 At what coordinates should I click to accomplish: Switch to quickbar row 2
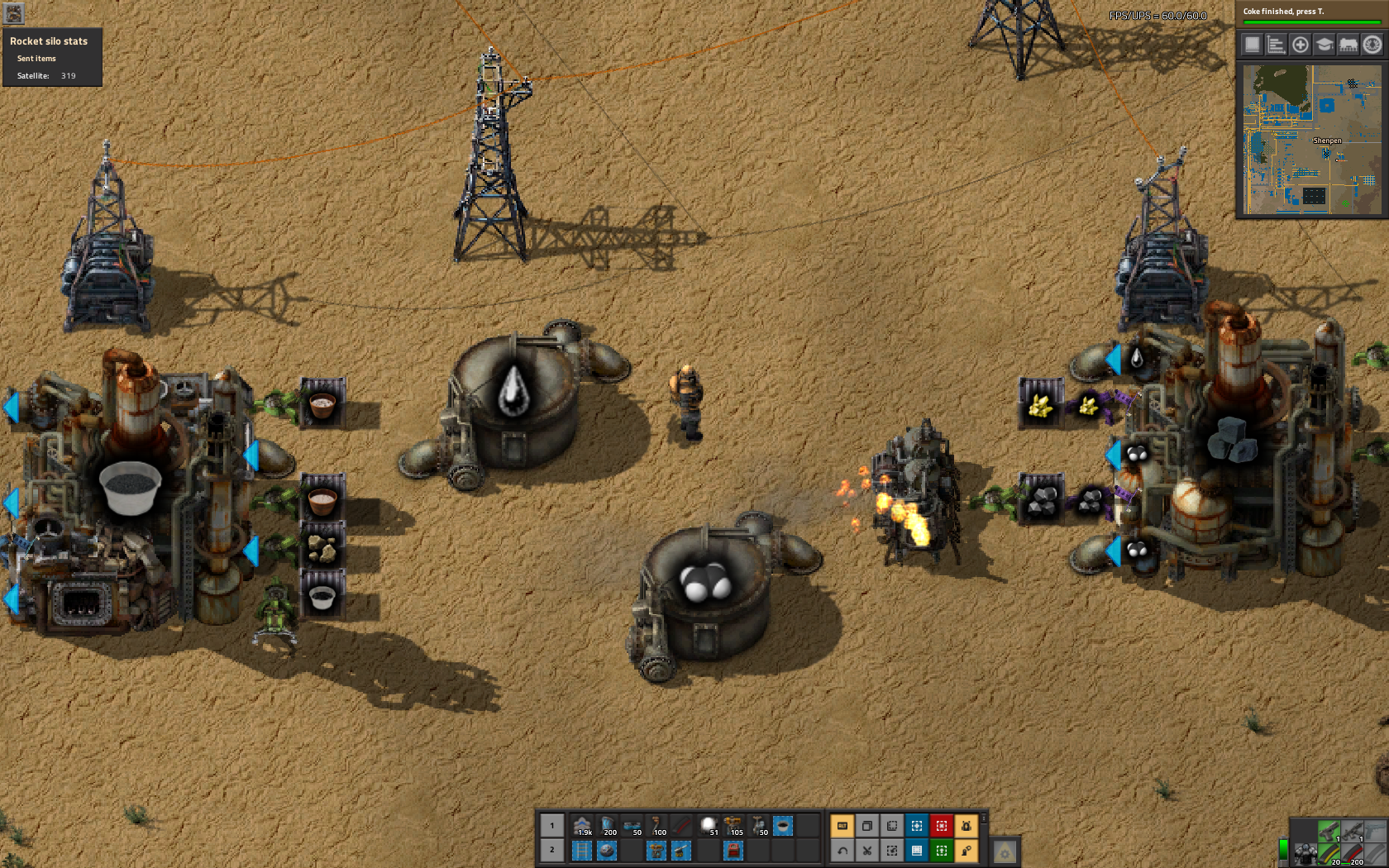point(552,850)
